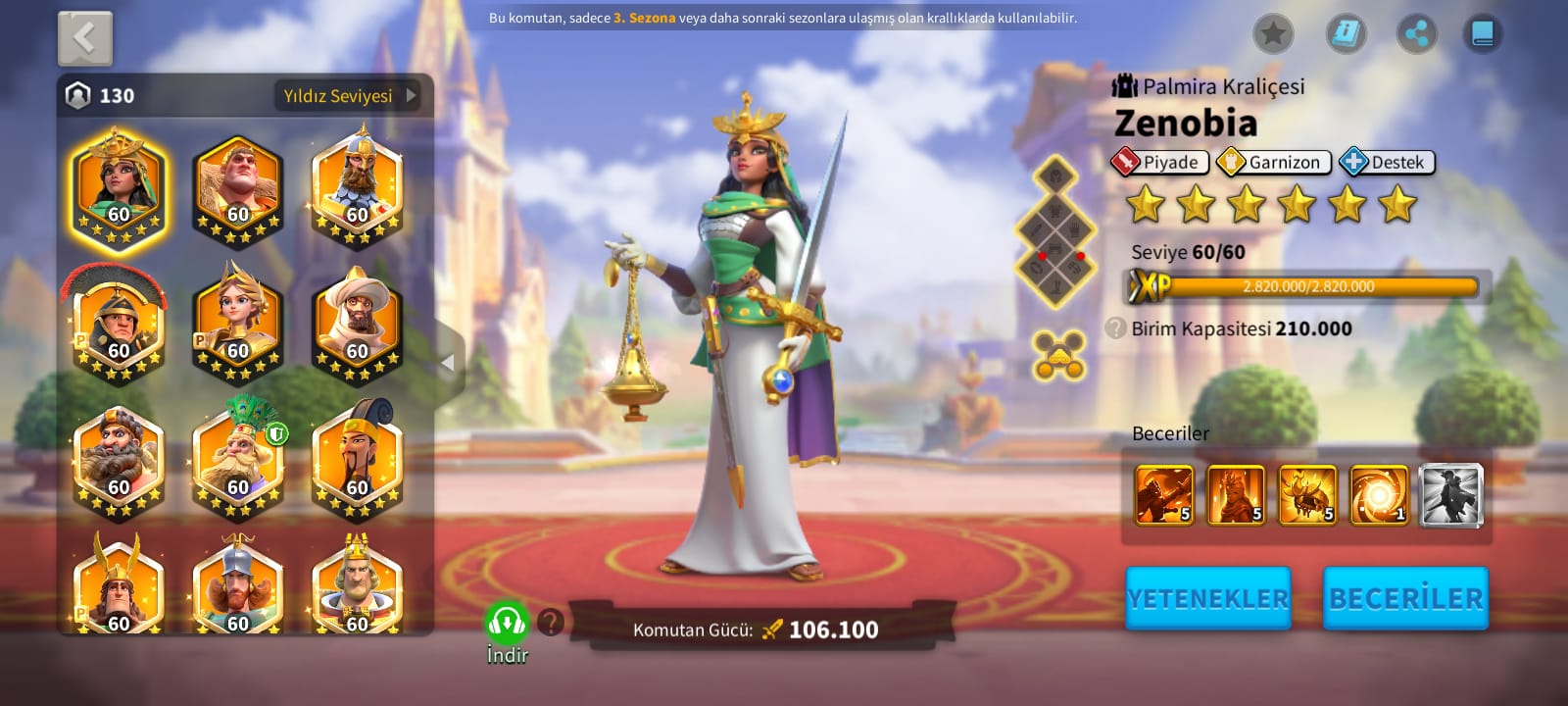
Task: View the grey locked fifth skill
Action: [1450, 494]
